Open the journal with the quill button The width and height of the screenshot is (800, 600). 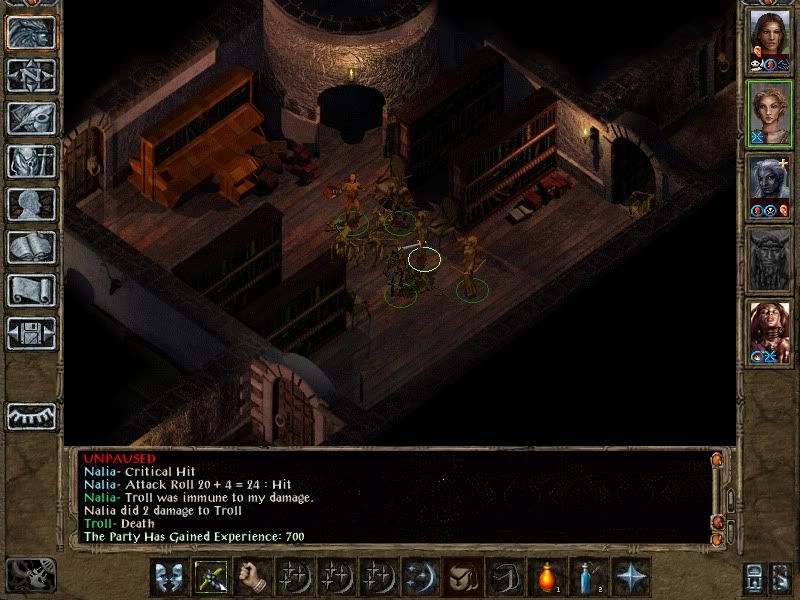[x=31, y=118]
